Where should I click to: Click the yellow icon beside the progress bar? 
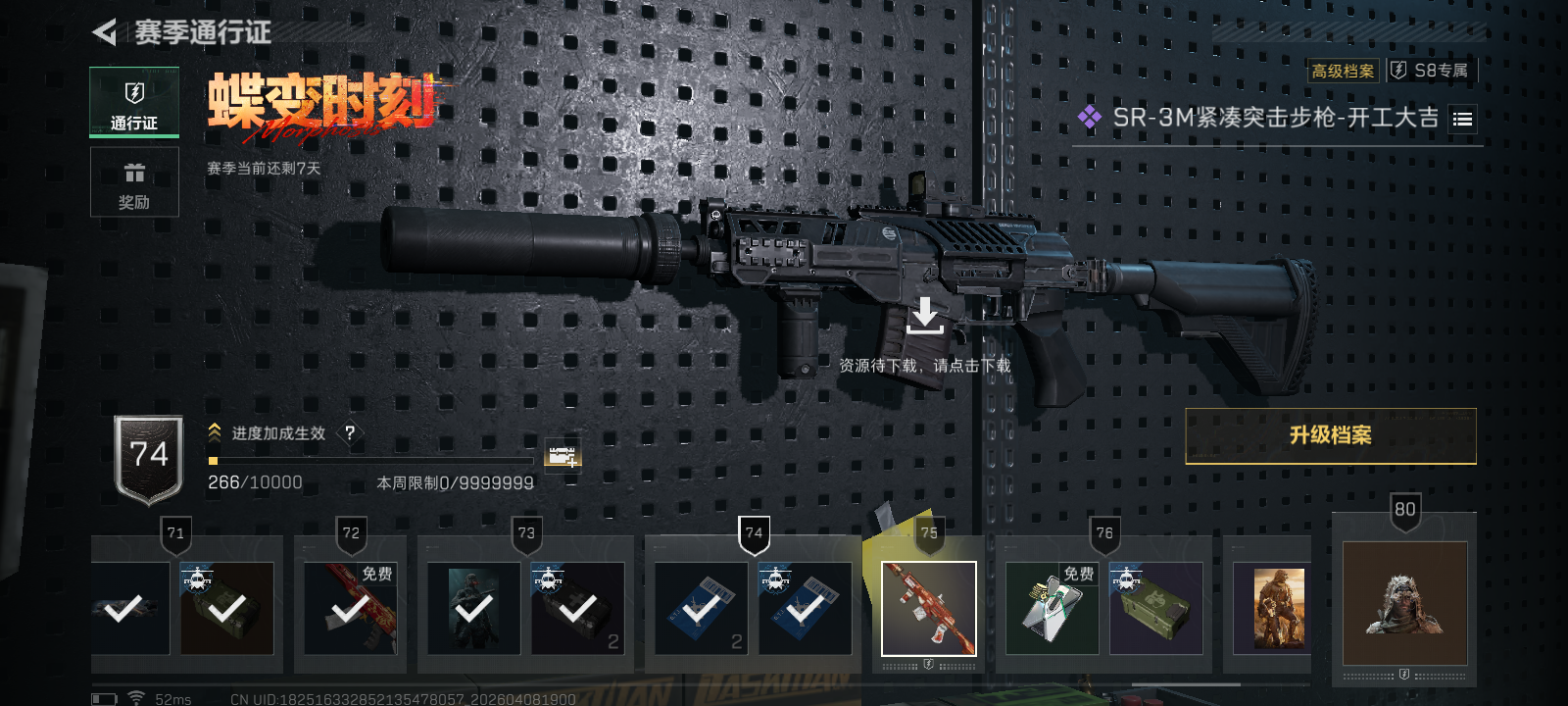pyautogui.click(x=563, y=454)
